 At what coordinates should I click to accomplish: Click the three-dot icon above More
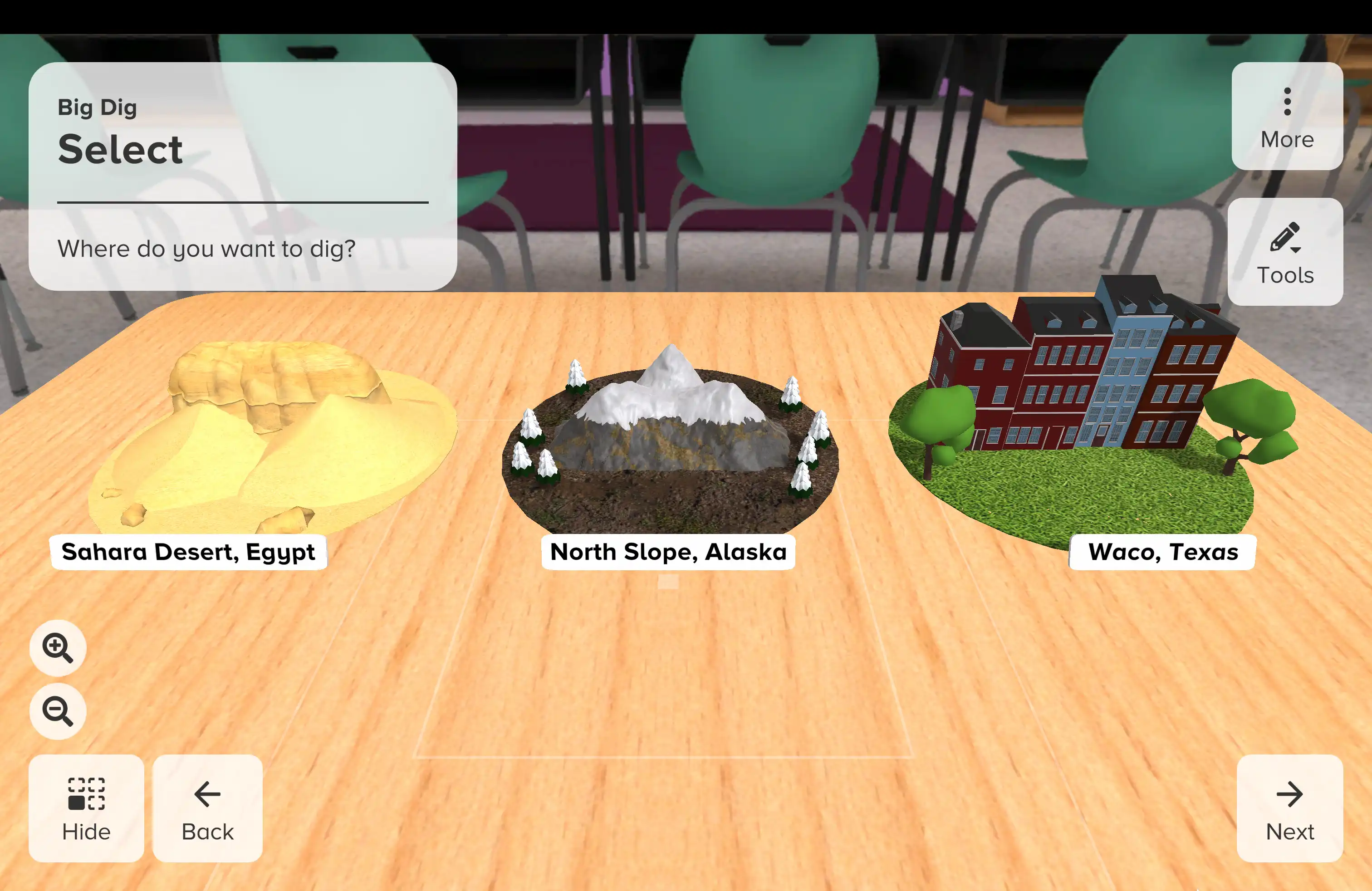[1287, 100]
